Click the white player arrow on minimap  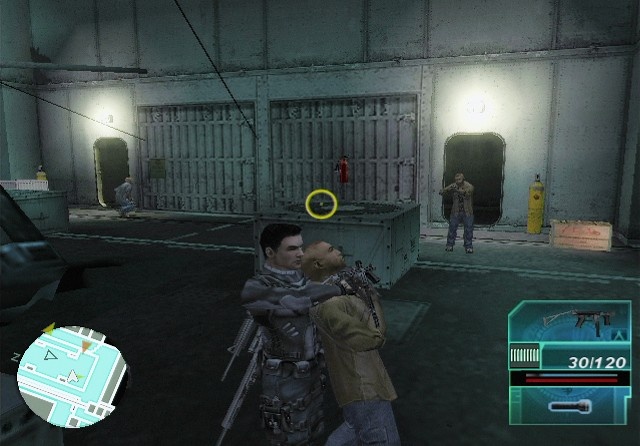pyautogui.click(x=72, y=376)
